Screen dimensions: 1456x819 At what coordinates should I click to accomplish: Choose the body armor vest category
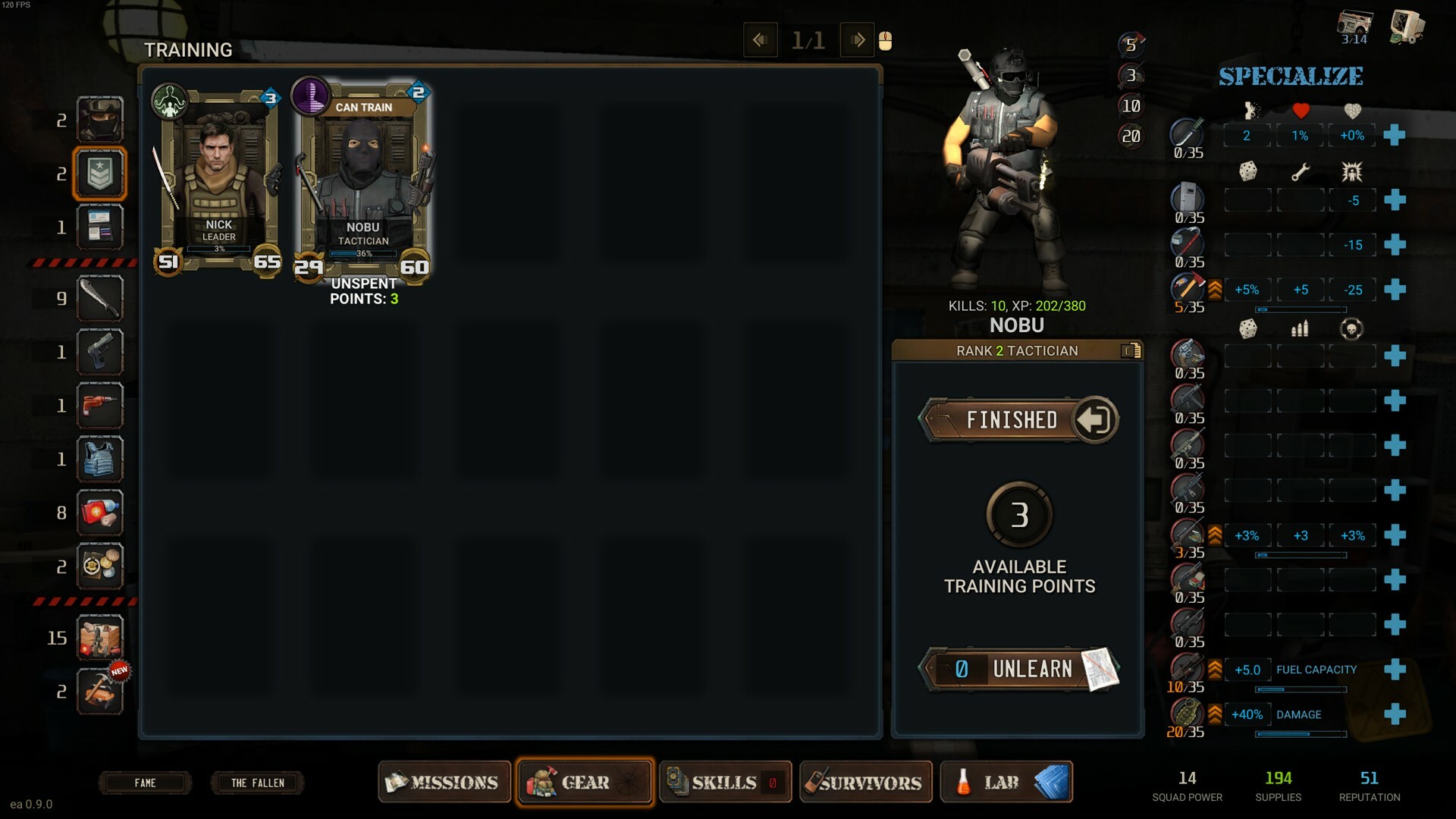(99, 459)
